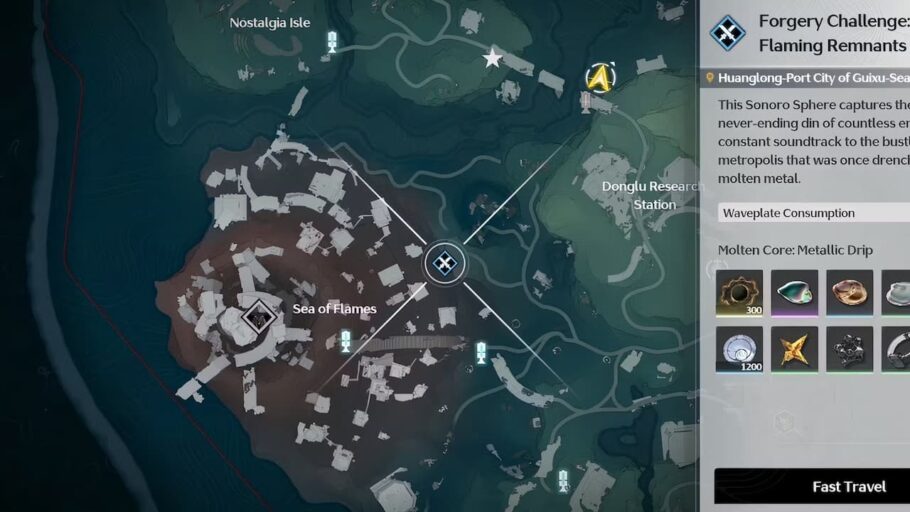The width and height of the screenshot is (910, 512).
Task: Inspect the 1200 spiral shell reward
Action: click(740, 349)
